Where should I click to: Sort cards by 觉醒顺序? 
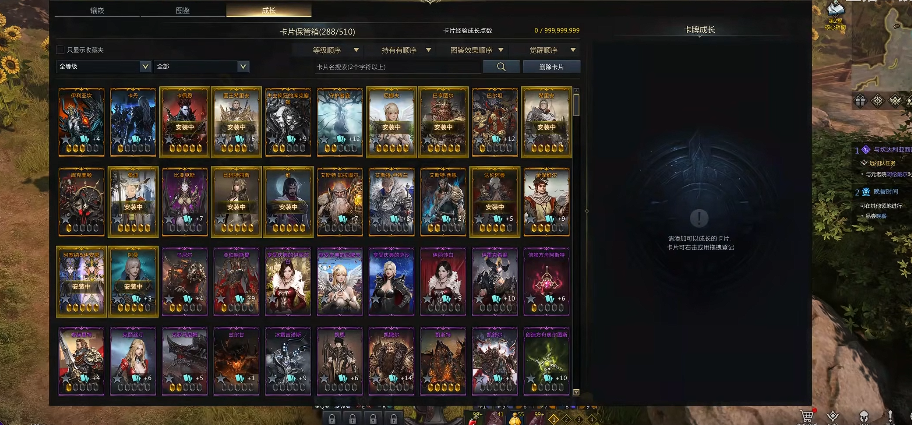click(546, 49)
